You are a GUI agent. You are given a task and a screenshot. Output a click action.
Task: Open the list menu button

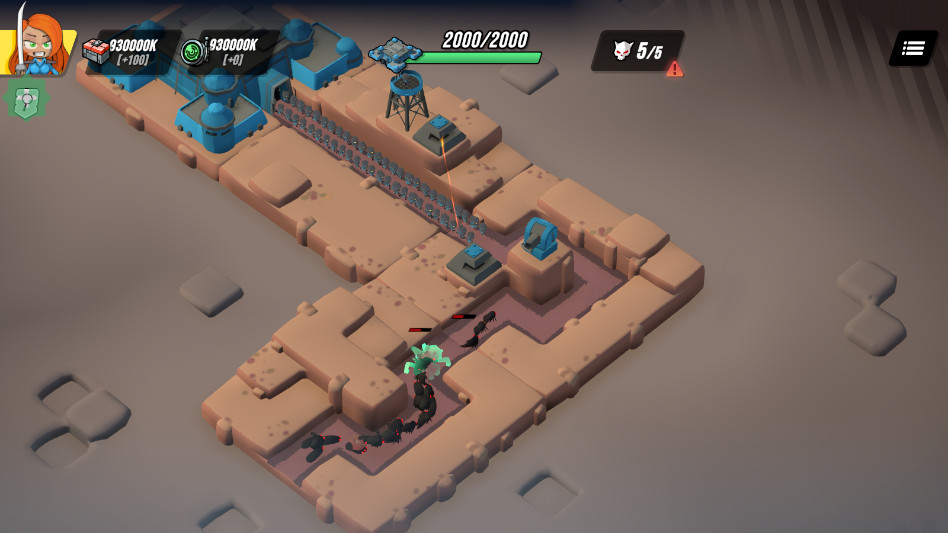[912, 48]
